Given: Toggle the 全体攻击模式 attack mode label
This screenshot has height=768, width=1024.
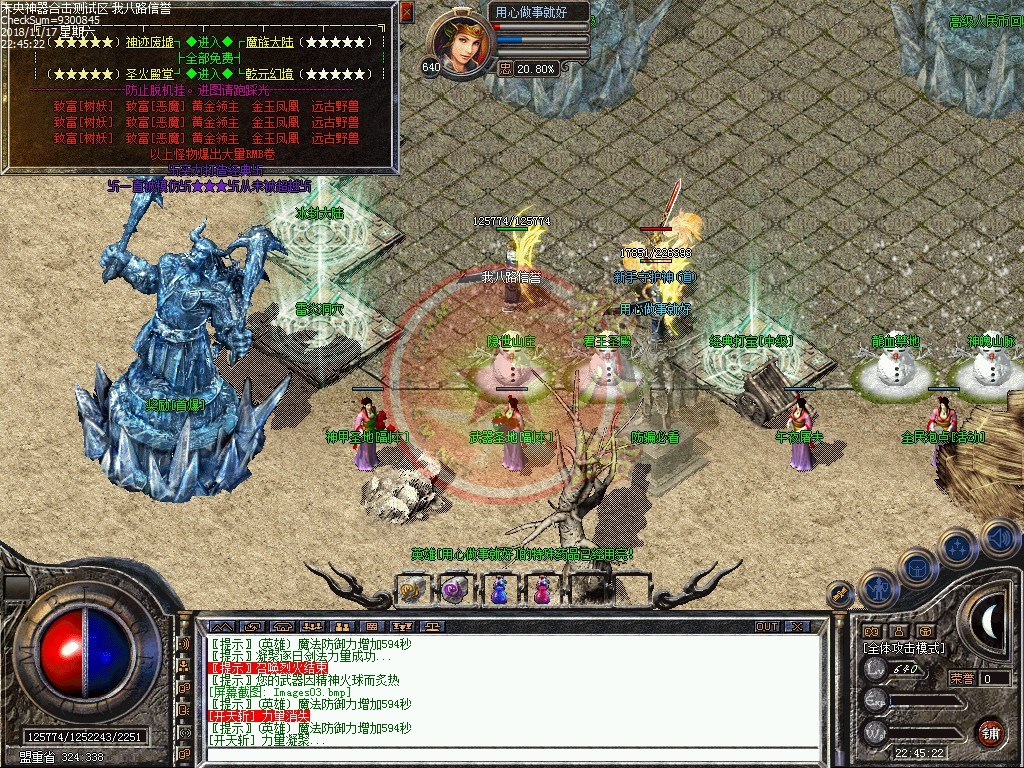Looking at the screenshot, I should click(x=903, y=648).
